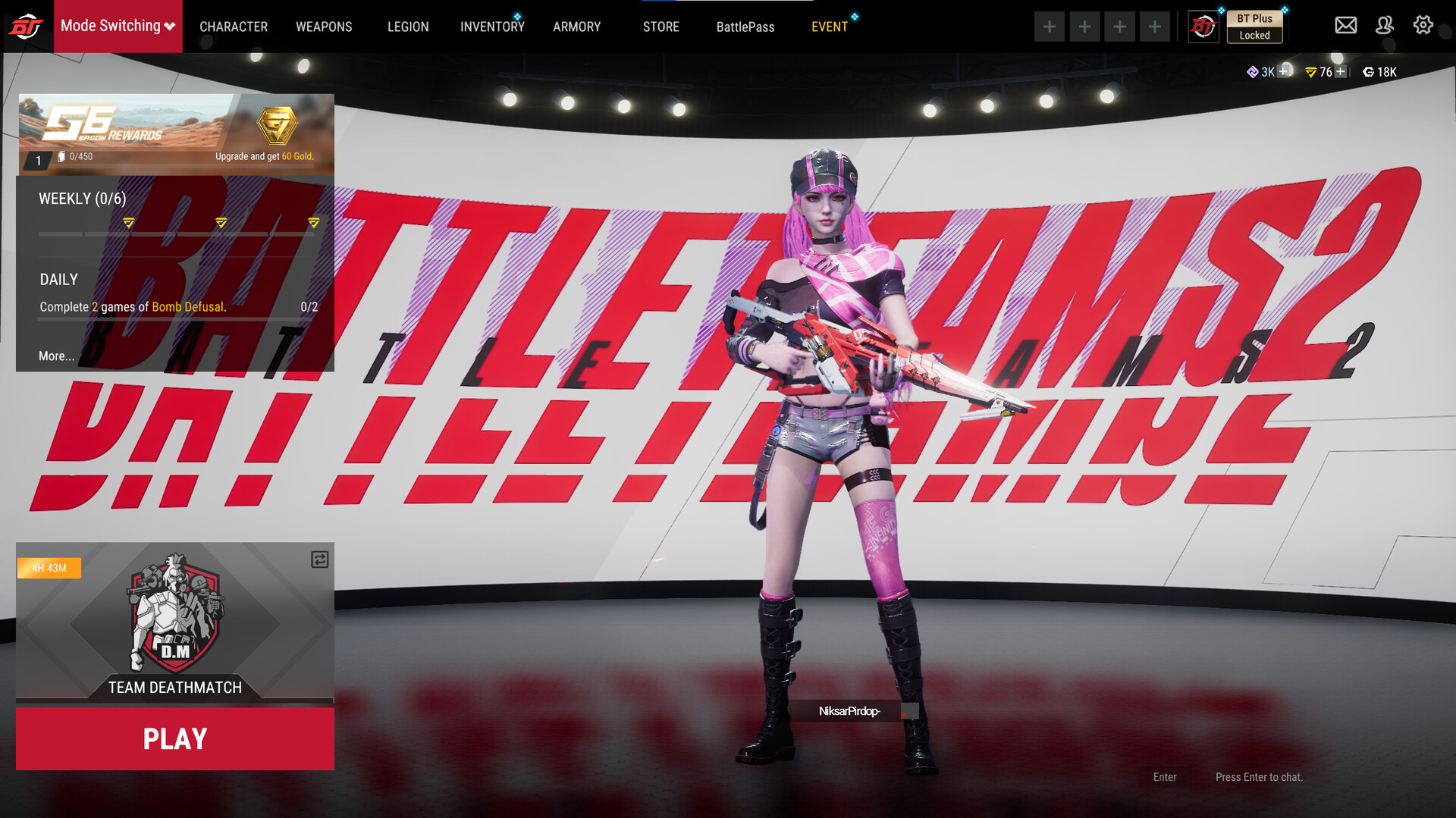
Task: Open the settings gear icon
Action: tap(1423, 25)
